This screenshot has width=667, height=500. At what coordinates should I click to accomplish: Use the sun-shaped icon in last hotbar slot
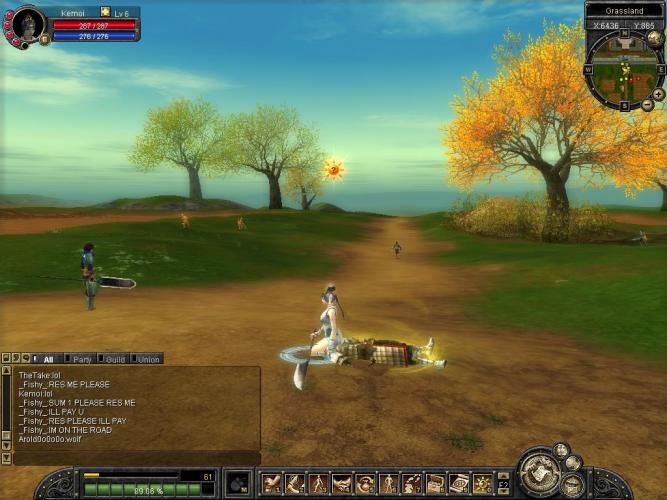(x=482, y=484)
